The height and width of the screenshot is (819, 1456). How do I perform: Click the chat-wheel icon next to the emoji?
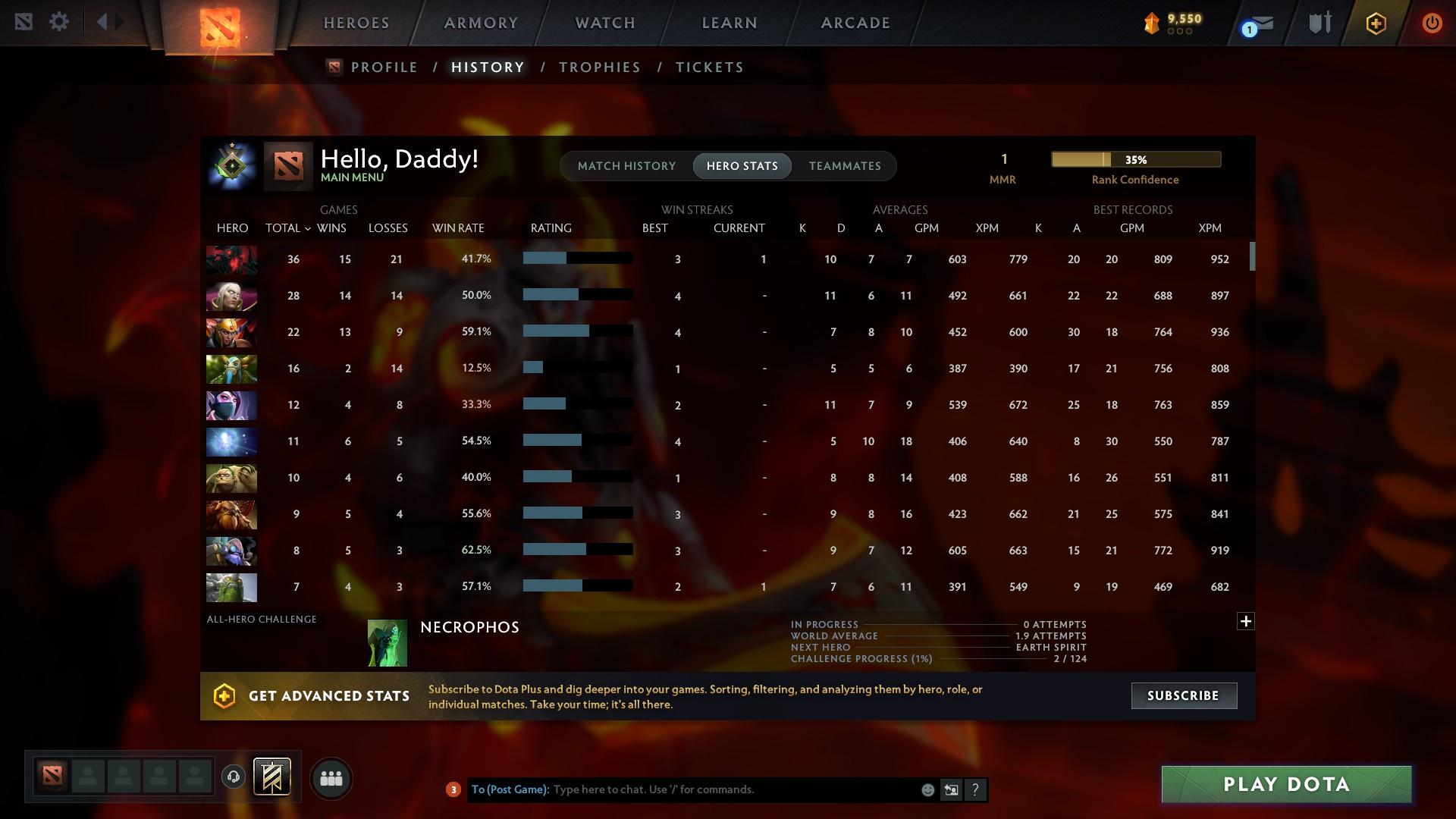click(x=952, y=789)
